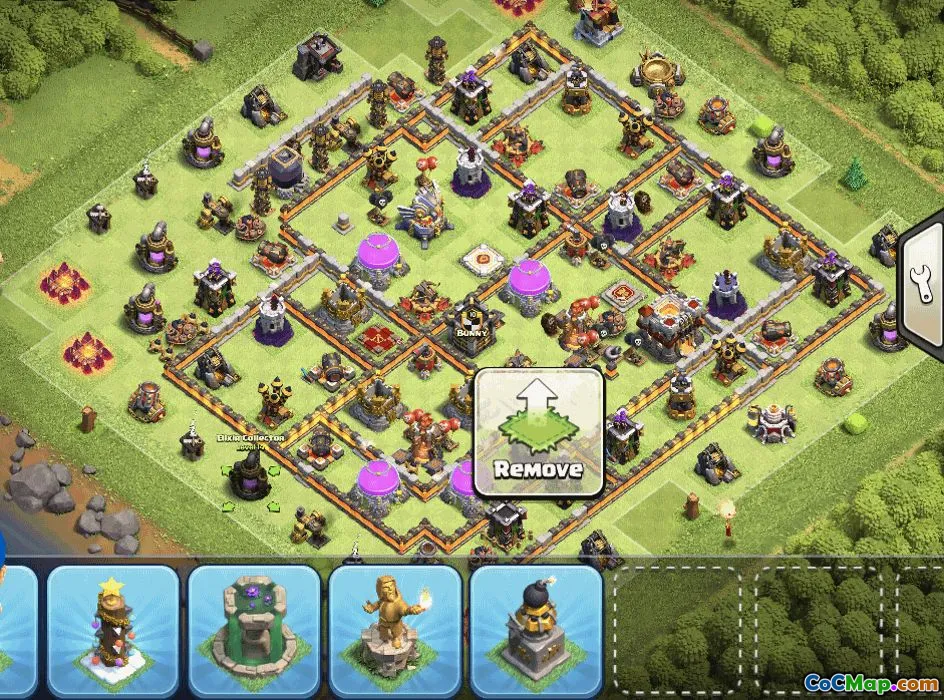Open the wrench tools tab
This screenshot has width=944, height=700.
[924, 290]
